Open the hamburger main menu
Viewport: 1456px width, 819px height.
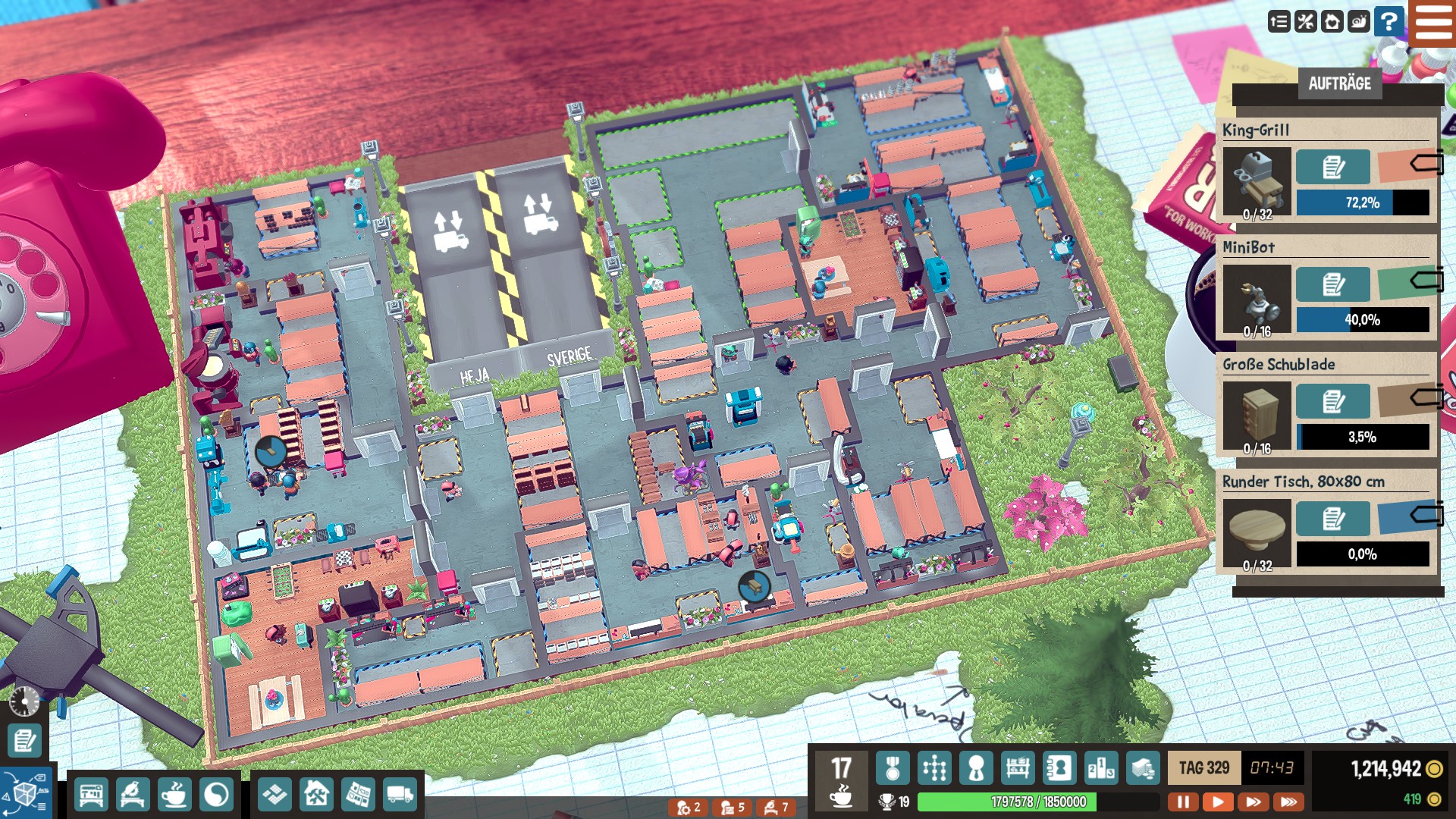pos(1432,23)
